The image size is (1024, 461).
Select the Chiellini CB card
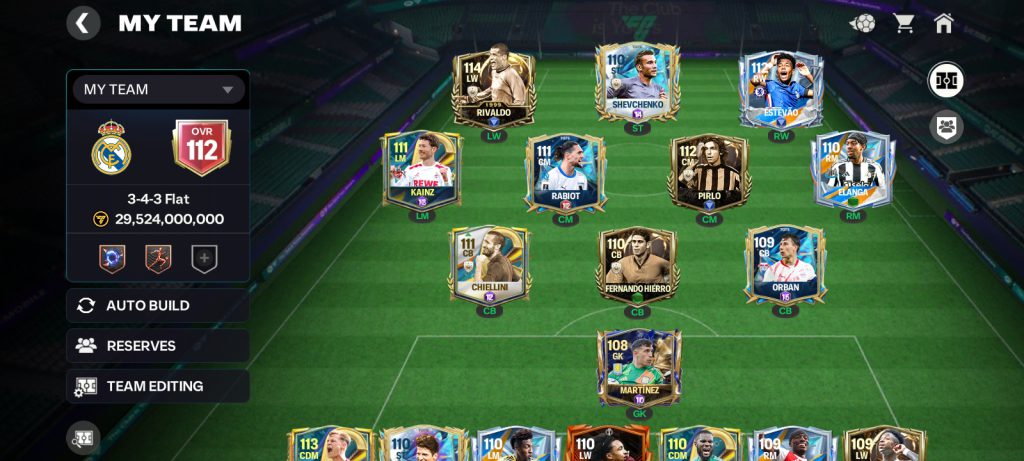pos(490,264)
